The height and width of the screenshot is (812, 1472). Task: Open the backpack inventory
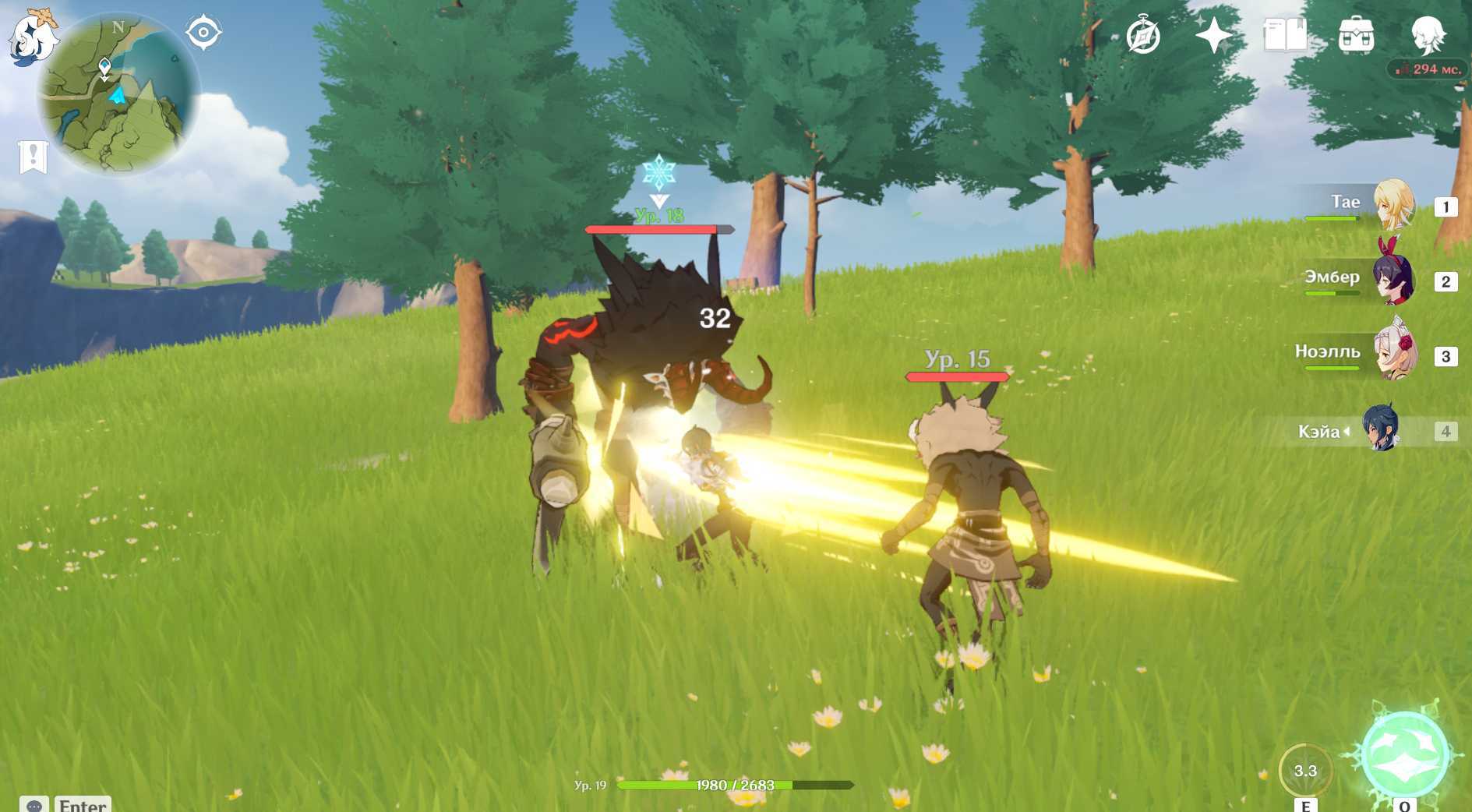click(x=1356, y=36)
